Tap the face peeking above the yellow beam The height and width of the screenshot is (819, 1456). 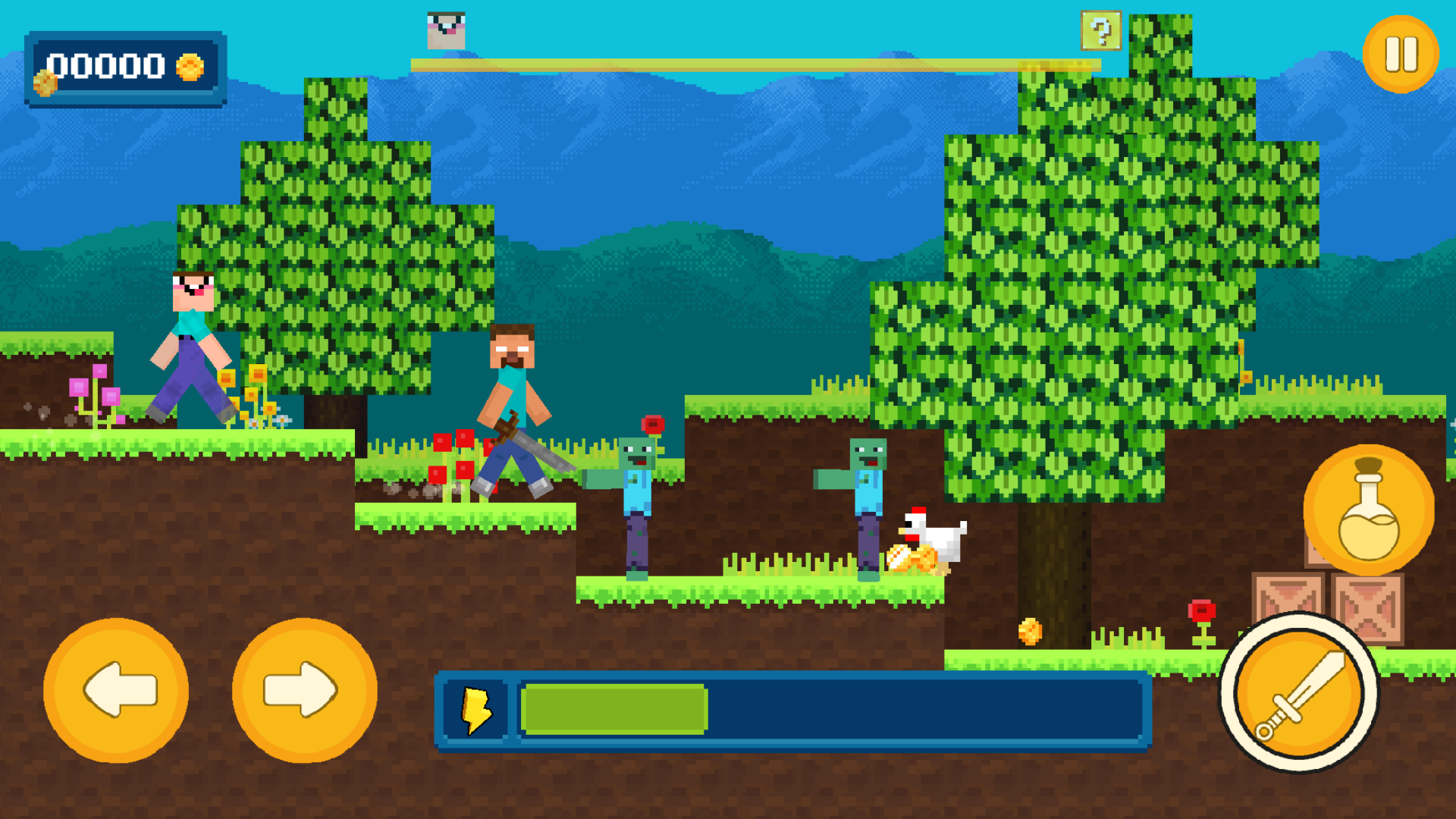447,30
